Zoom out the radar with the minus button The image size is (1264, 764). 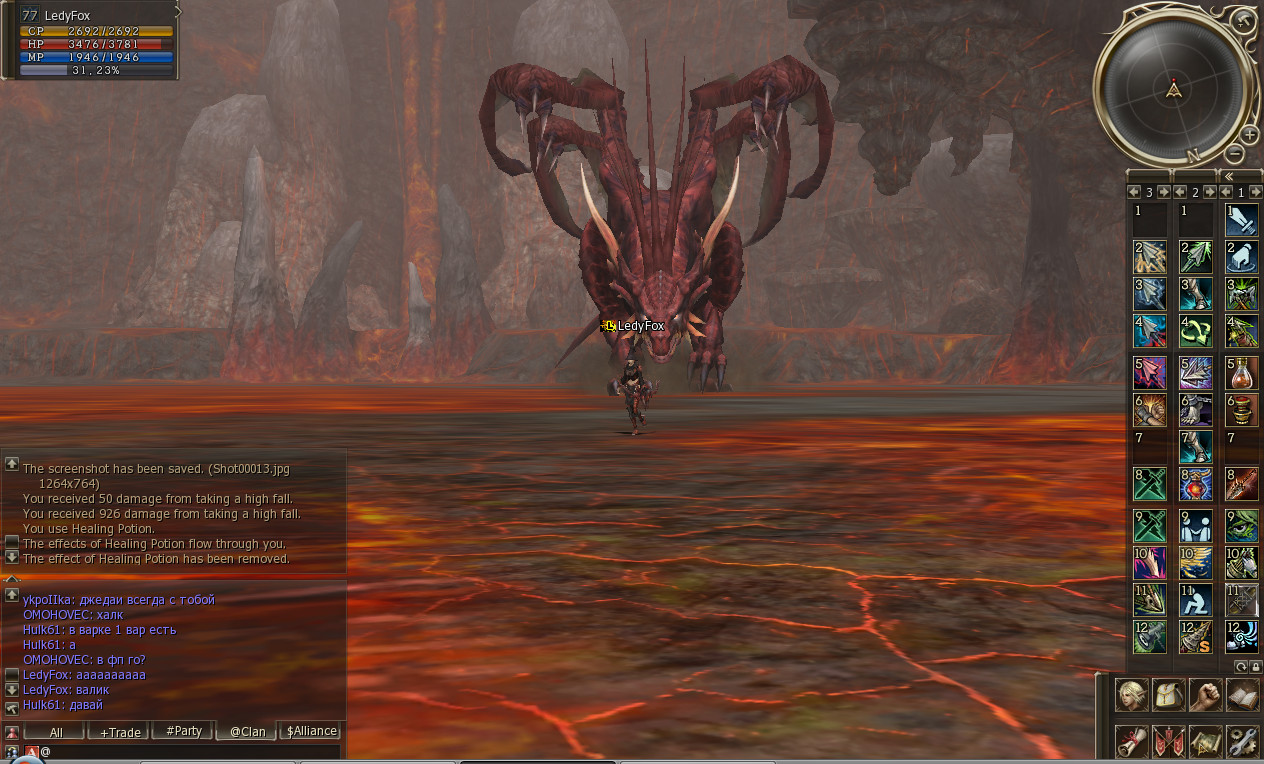click(x=1235, y=154)
